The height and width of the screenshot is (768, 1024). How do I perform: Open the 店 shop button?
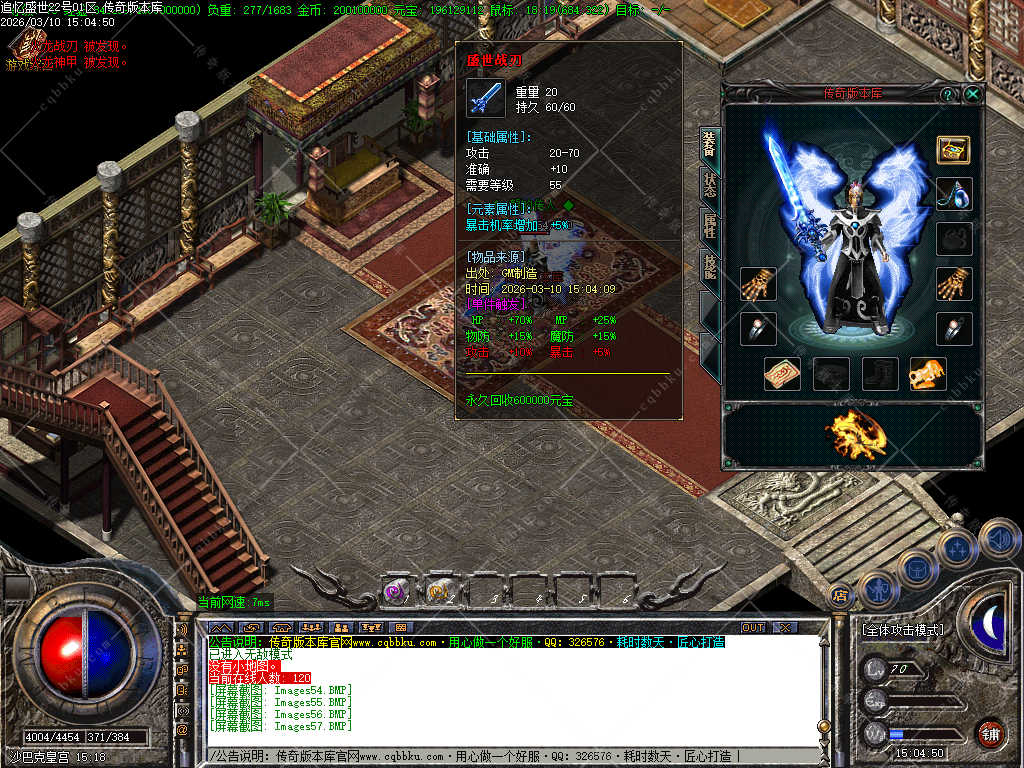pos(841,596)
